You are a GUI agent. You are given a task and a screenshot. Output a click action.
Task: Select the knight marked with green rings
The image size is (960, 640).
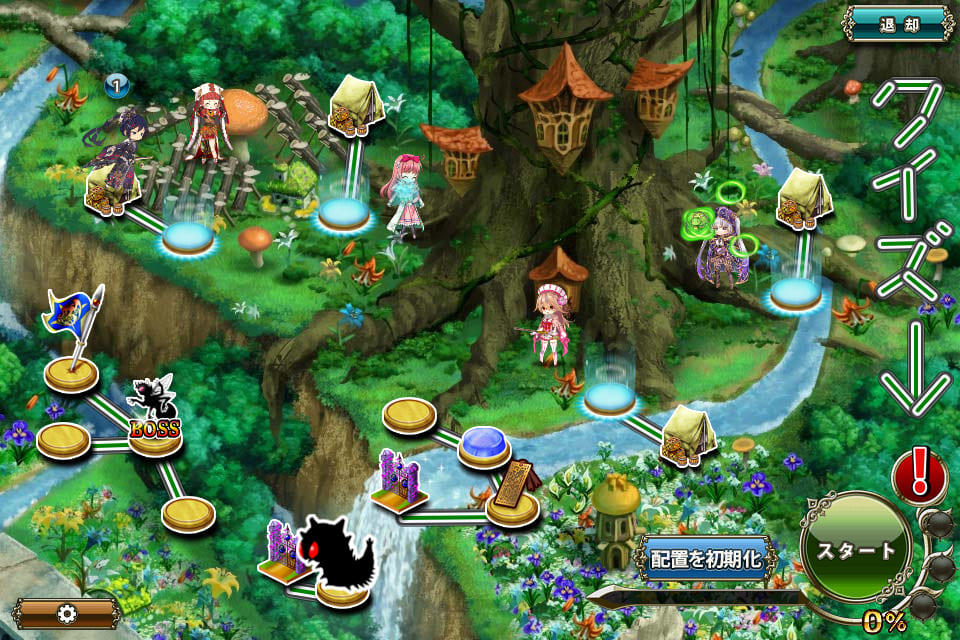[x=722, y=245]
